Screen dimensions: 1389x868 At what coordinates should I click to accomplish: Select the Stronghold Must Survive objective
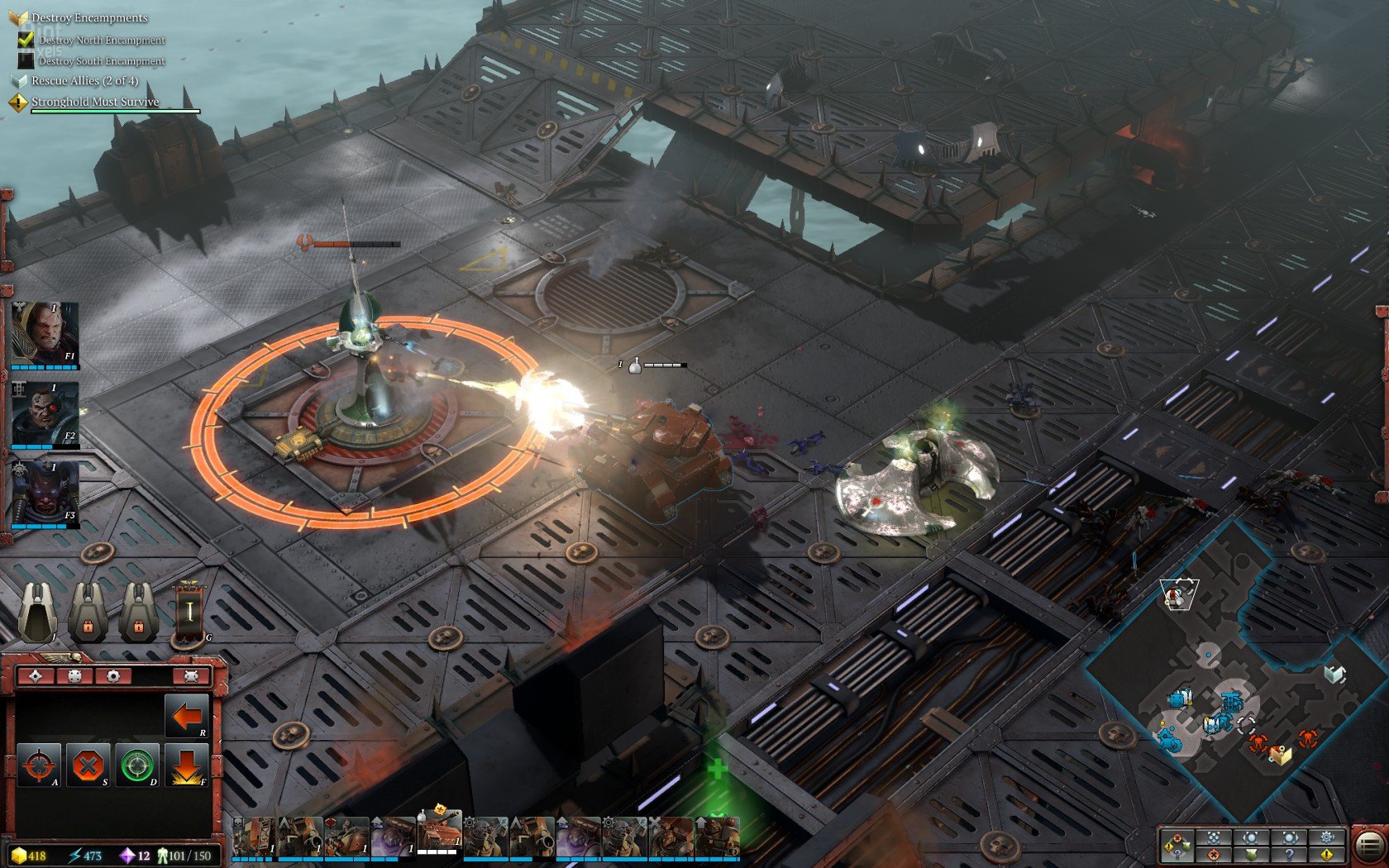tap(95, 102)
